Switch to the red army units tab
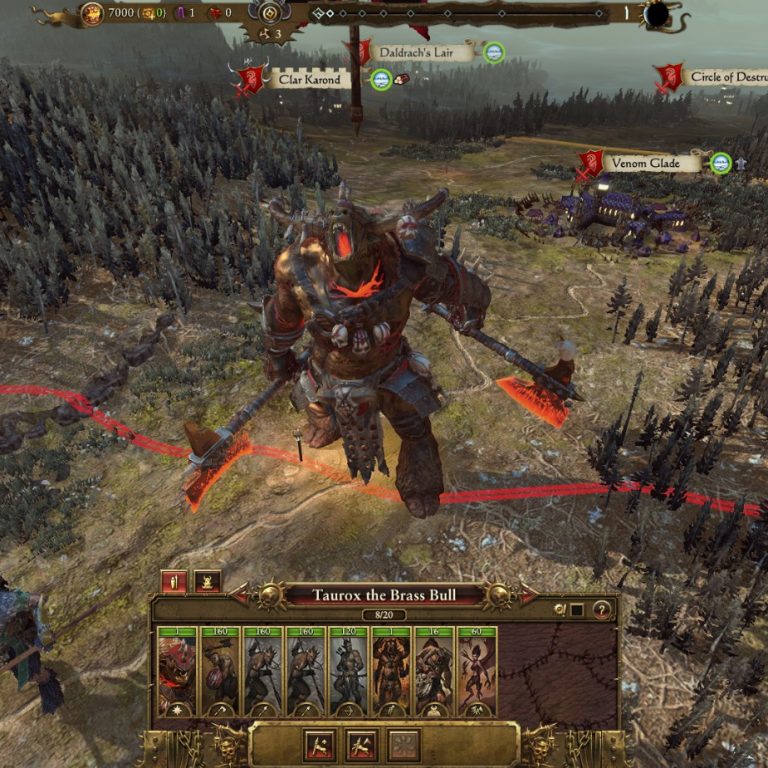Screen dimensions: 768x768 tap(174, 582)
